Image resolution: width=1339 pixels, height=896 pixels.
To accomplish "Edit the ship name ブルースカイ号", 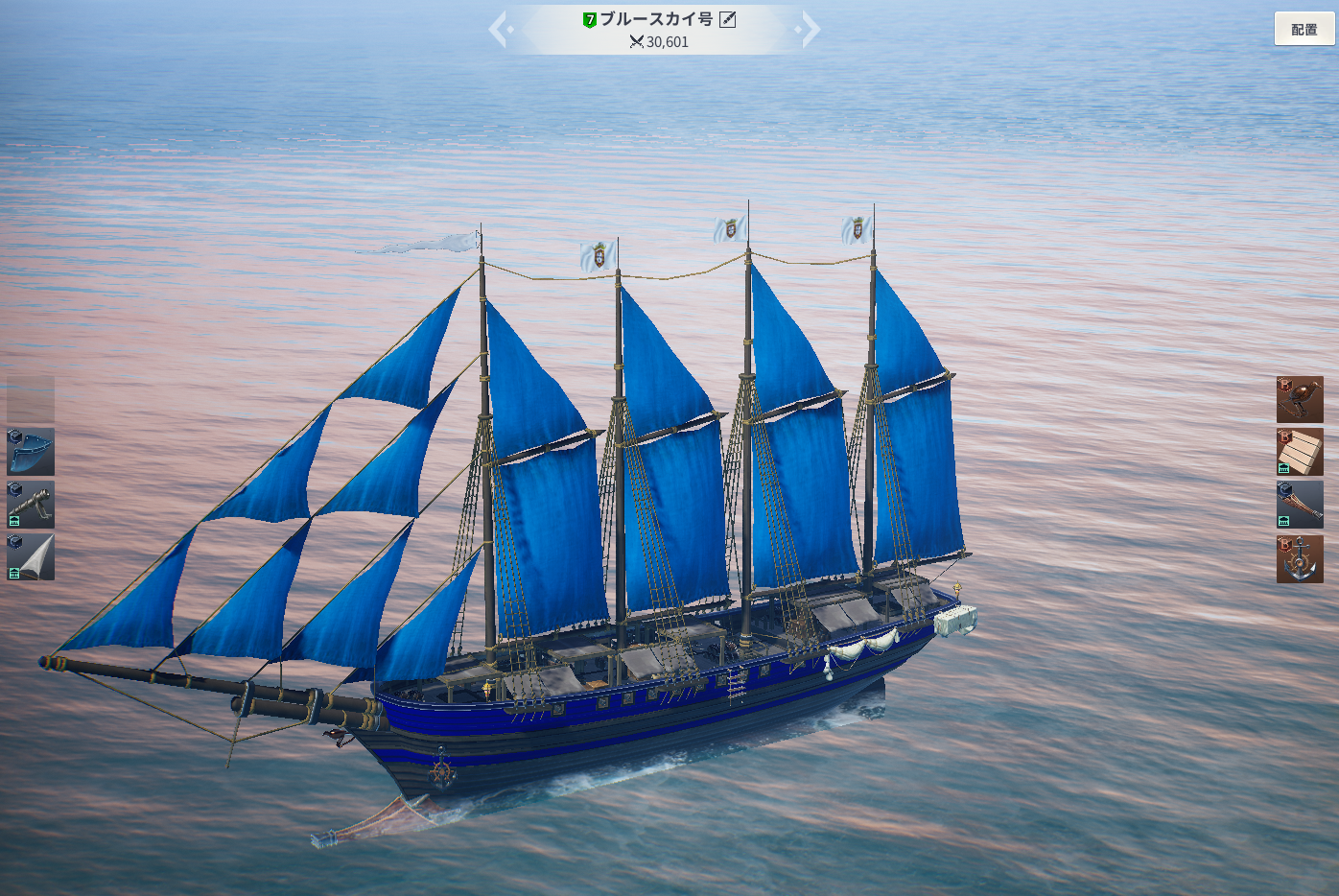I will pos(728,19).
